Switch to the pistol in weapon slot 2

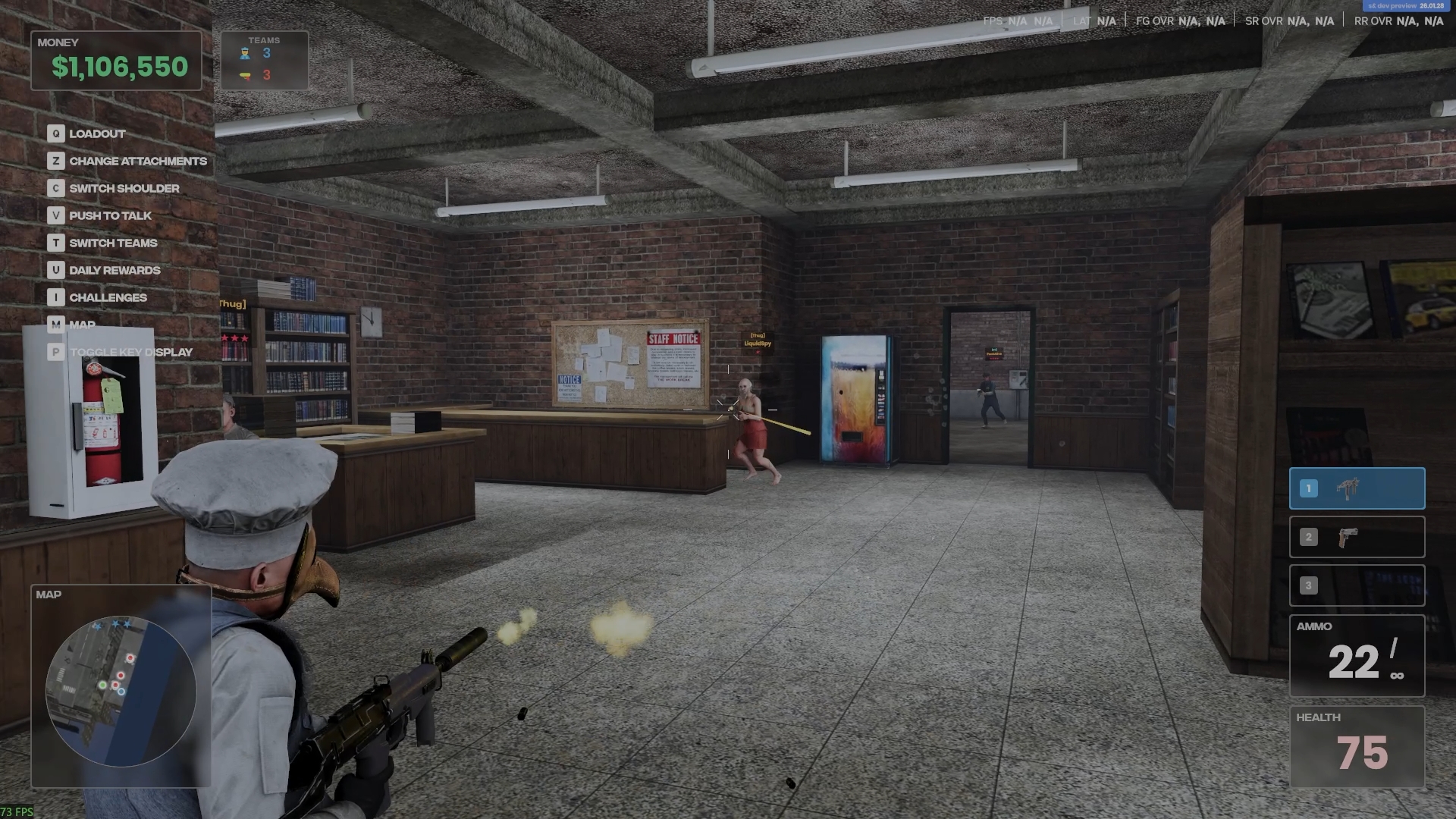pyautogui.click(x=1357, y=537)
